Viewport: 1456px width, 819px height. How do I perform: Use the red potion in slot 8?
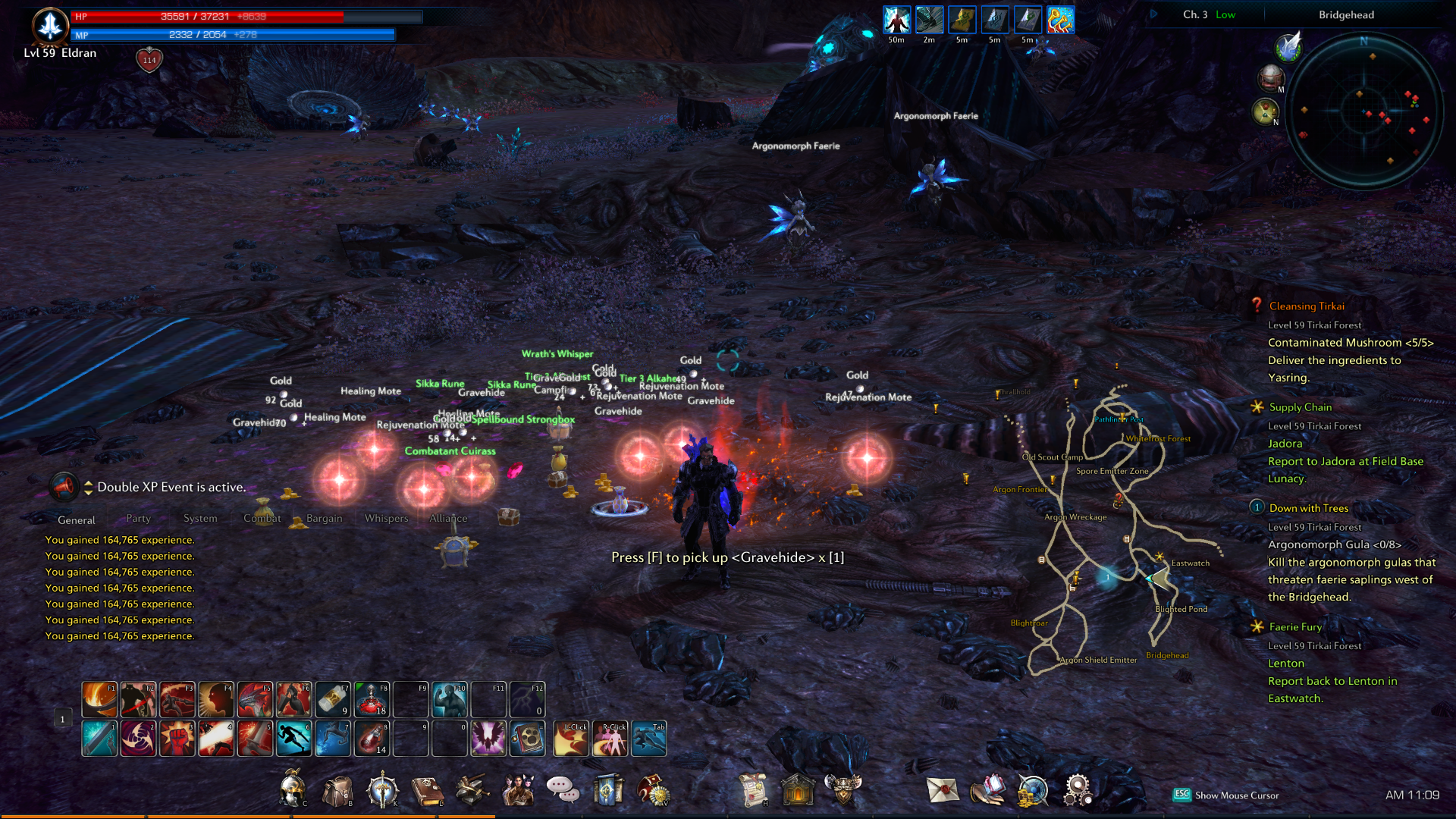click(372, 739)
